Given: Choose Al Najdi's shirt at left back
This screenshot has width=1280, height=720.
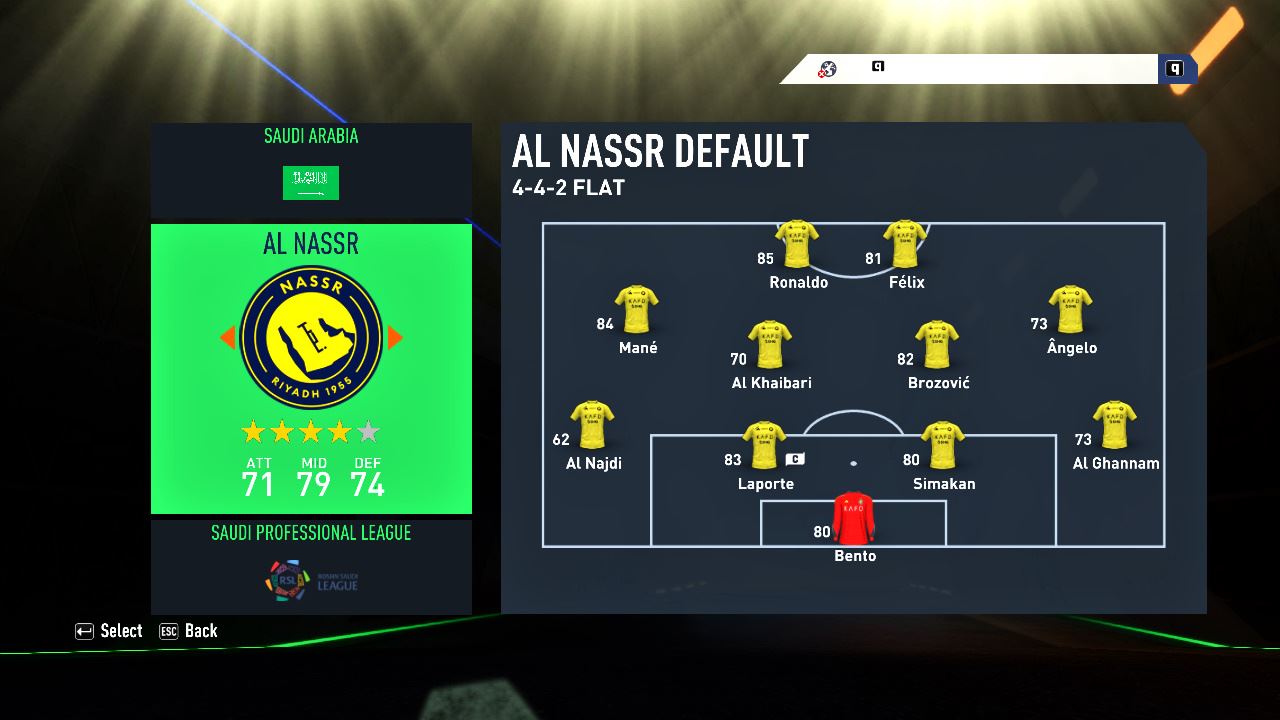Looking at the screenshot, I should pyautogui.click(x=592, y=425).
